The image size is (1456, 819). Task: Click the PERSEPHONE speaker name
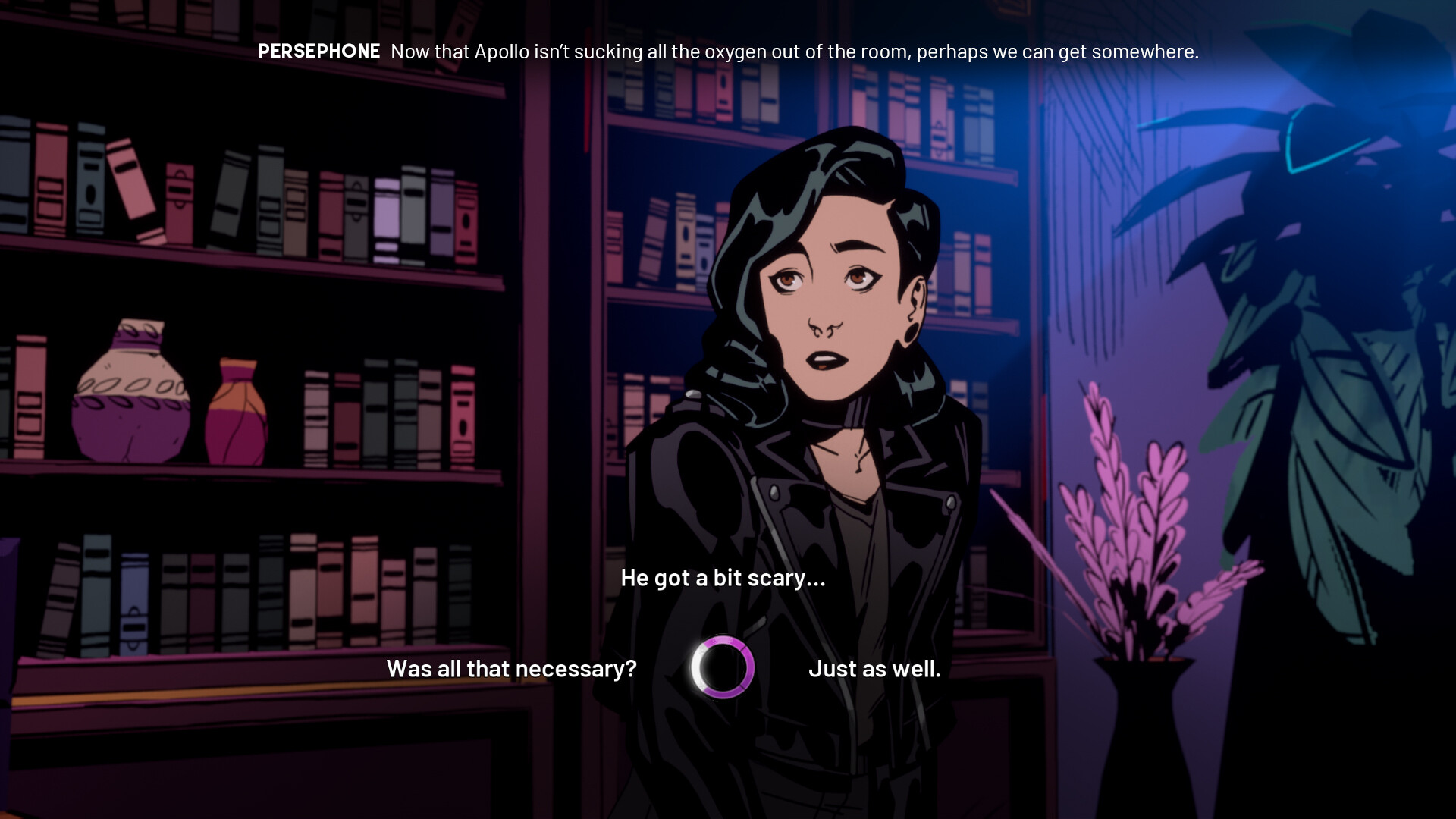click(x=318, y=52)
